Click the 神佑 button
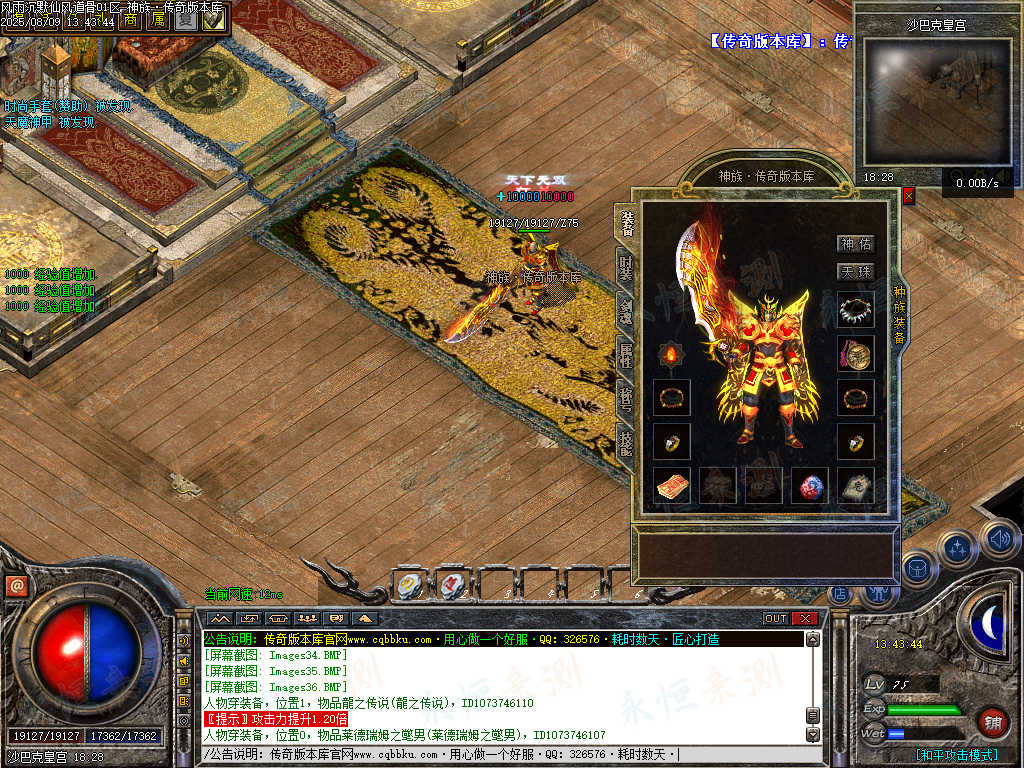Screen dimensions: 1024x768 tap(856, 243)
